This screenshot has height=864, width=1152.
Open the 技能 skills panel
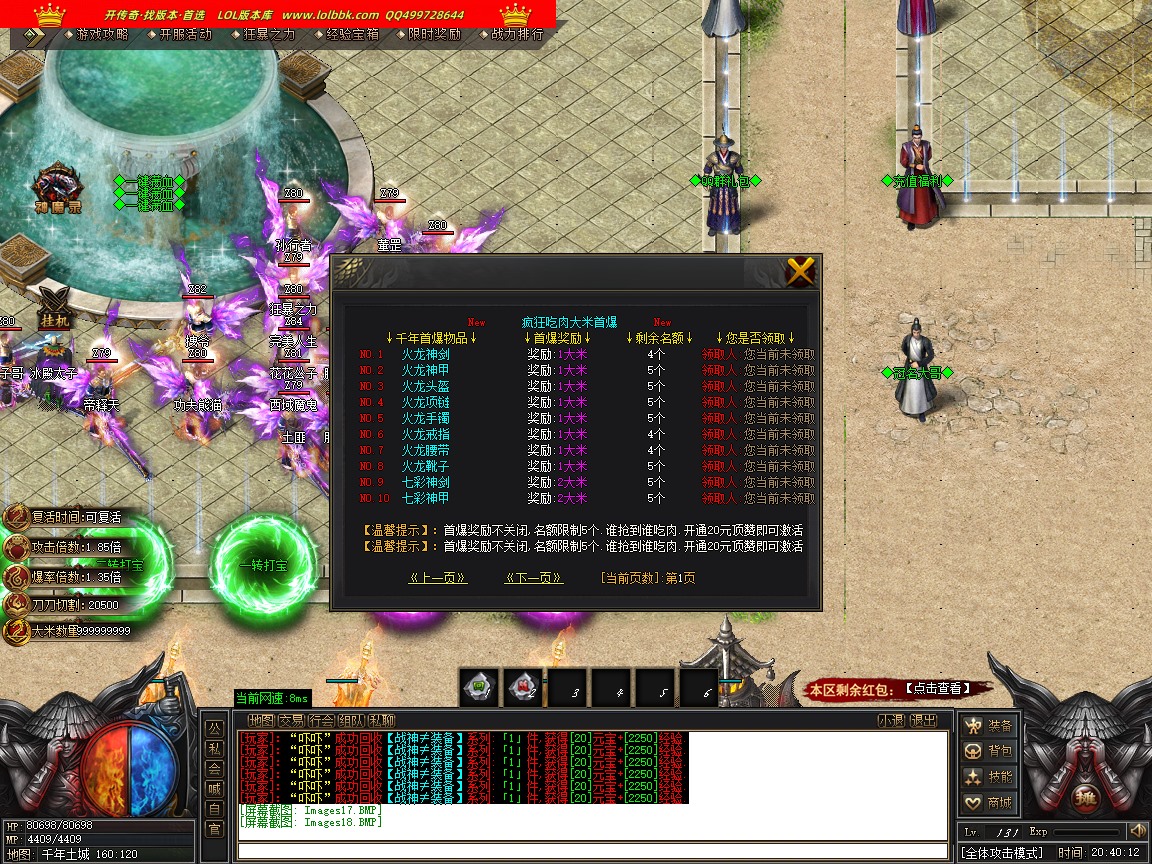989,777
